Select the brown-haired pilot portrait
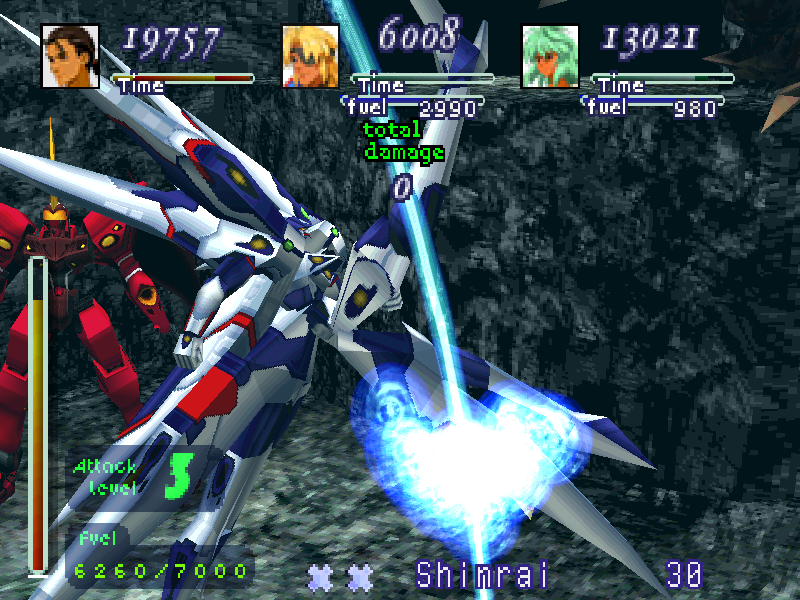This screenshot has height=600, width=800. click(70, 56)
